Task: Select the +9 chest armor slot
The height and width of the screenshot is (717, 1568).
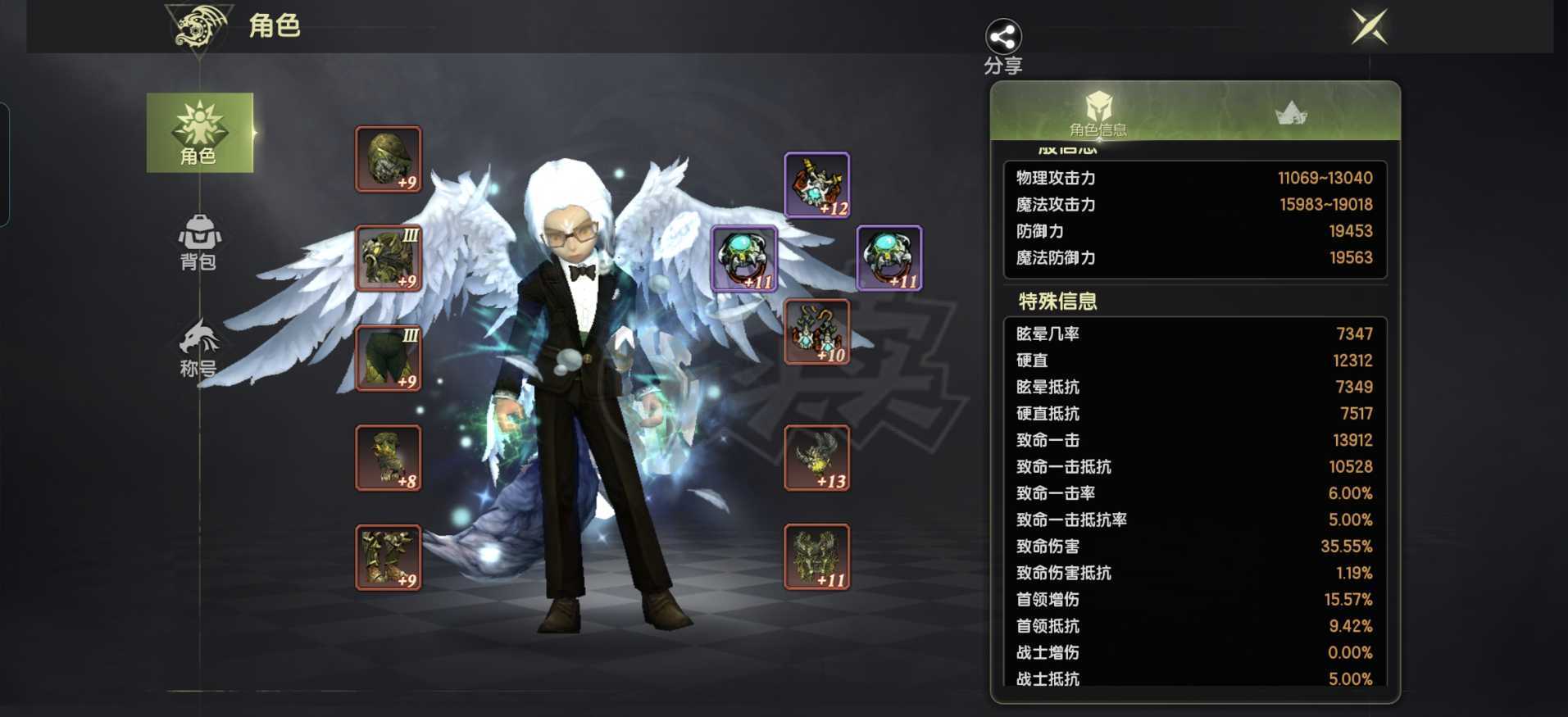Action: click(x=389, y=258)
